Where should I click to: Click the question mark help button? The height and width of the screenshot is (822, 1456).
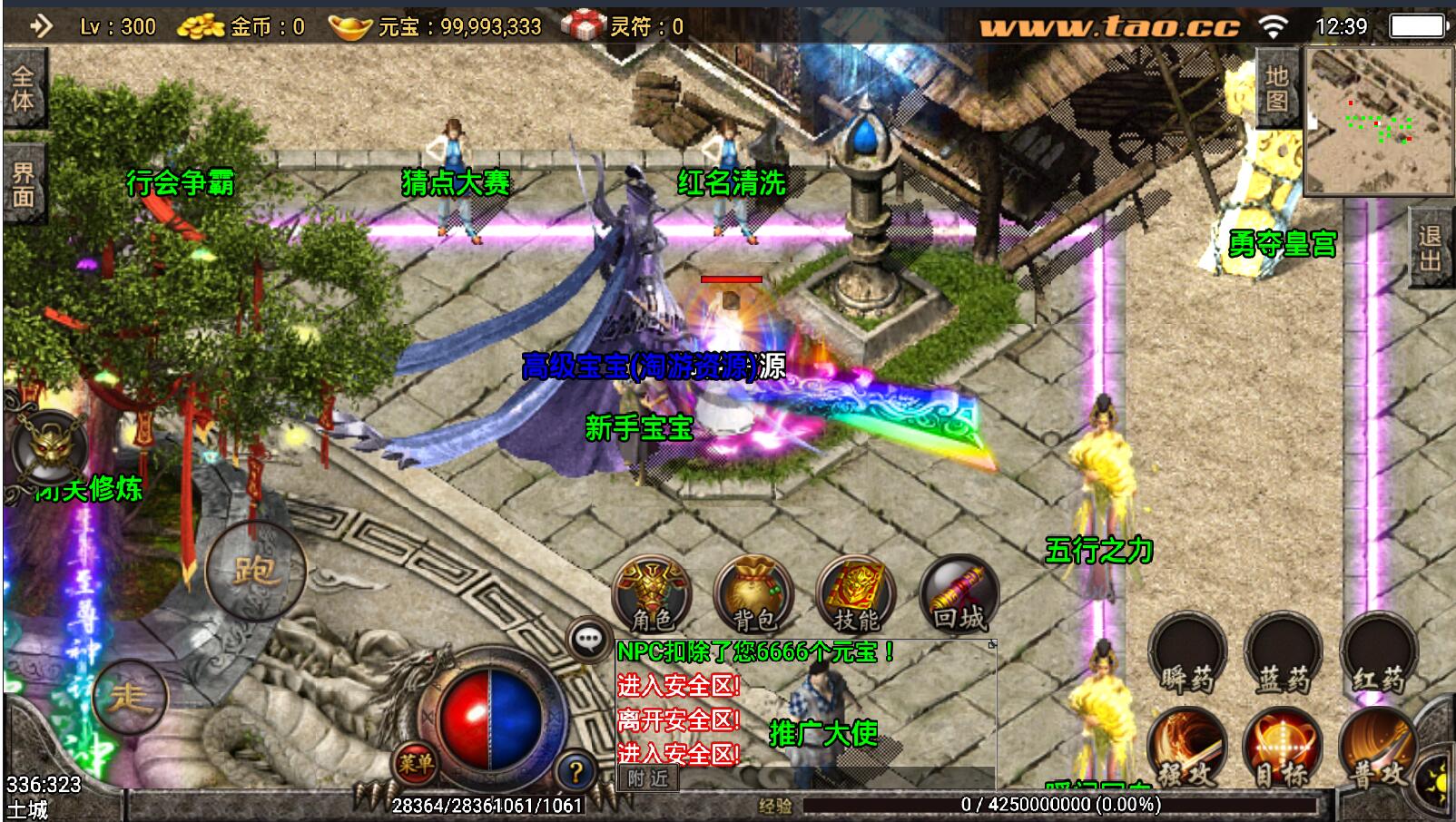tap(576, 772)
